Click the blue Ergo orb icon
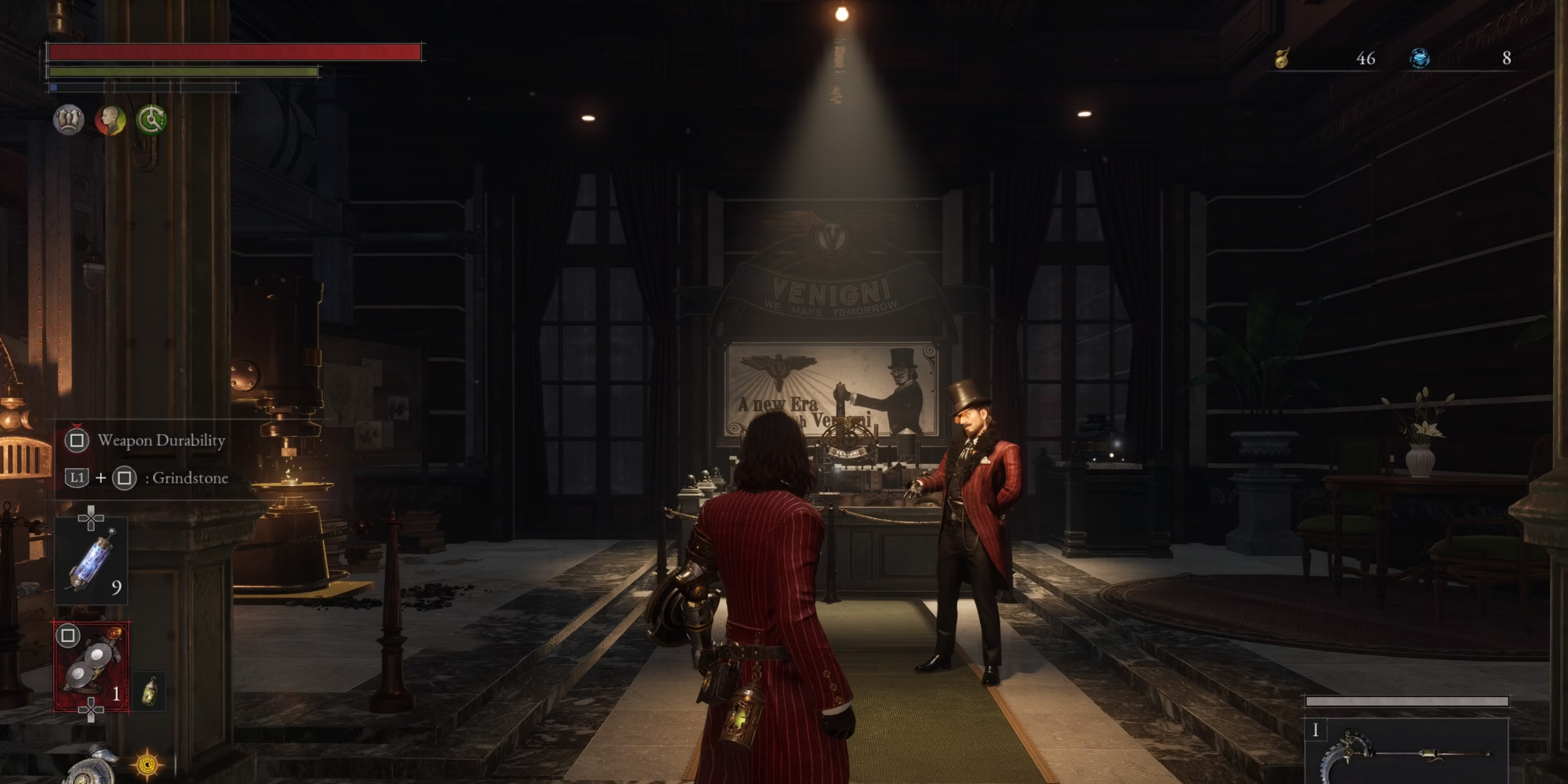This screenshot has width=1568, height=784. coord(1419,58)
